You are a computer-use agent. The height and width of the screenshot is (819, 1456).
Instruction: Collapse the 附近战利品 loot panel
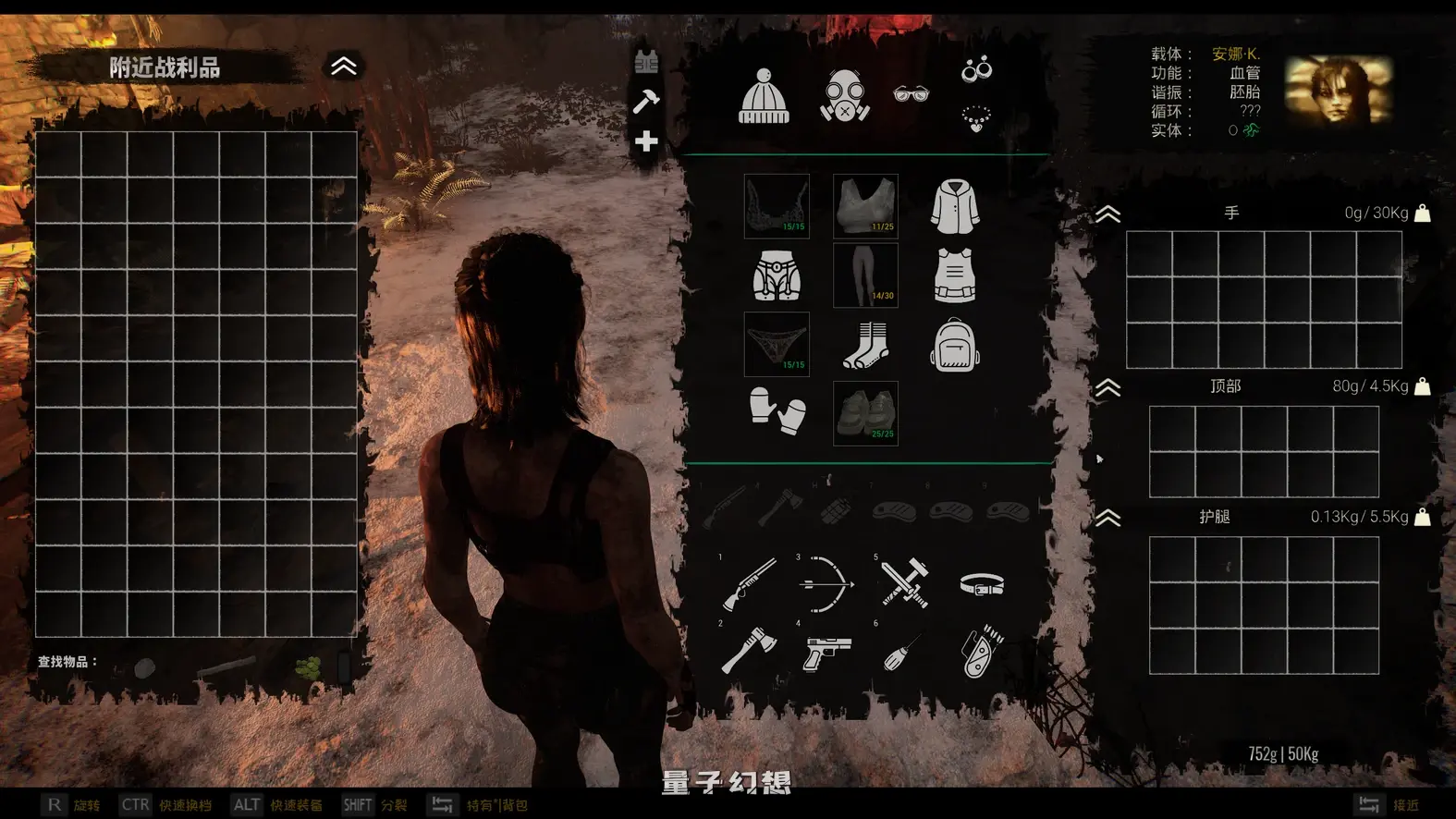click(x=343, y=67)
